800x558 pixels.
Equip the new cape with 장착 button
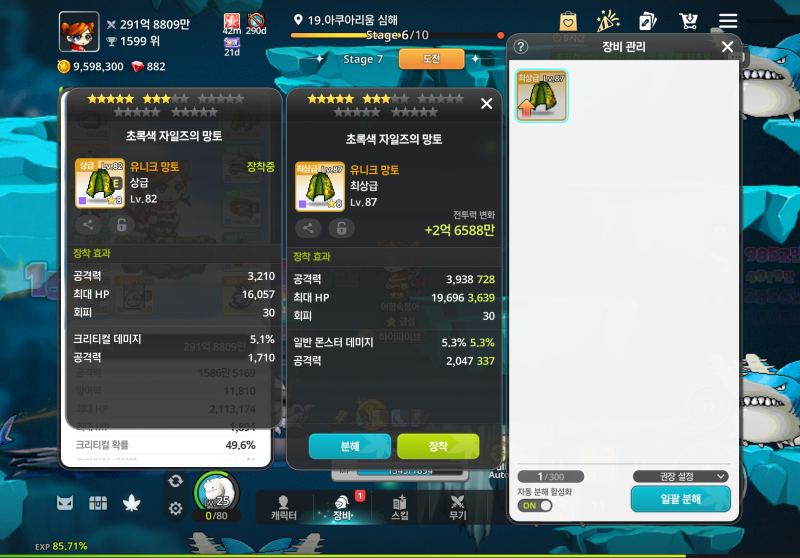pos(438,446)
